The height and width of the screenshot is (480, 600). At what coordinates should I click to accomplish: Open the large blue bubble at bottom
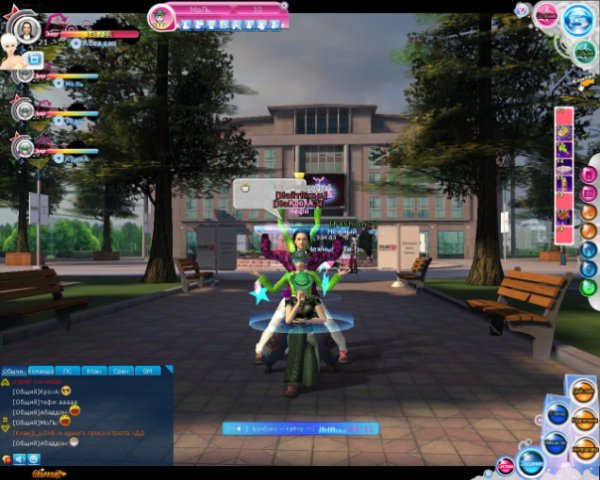530,462
